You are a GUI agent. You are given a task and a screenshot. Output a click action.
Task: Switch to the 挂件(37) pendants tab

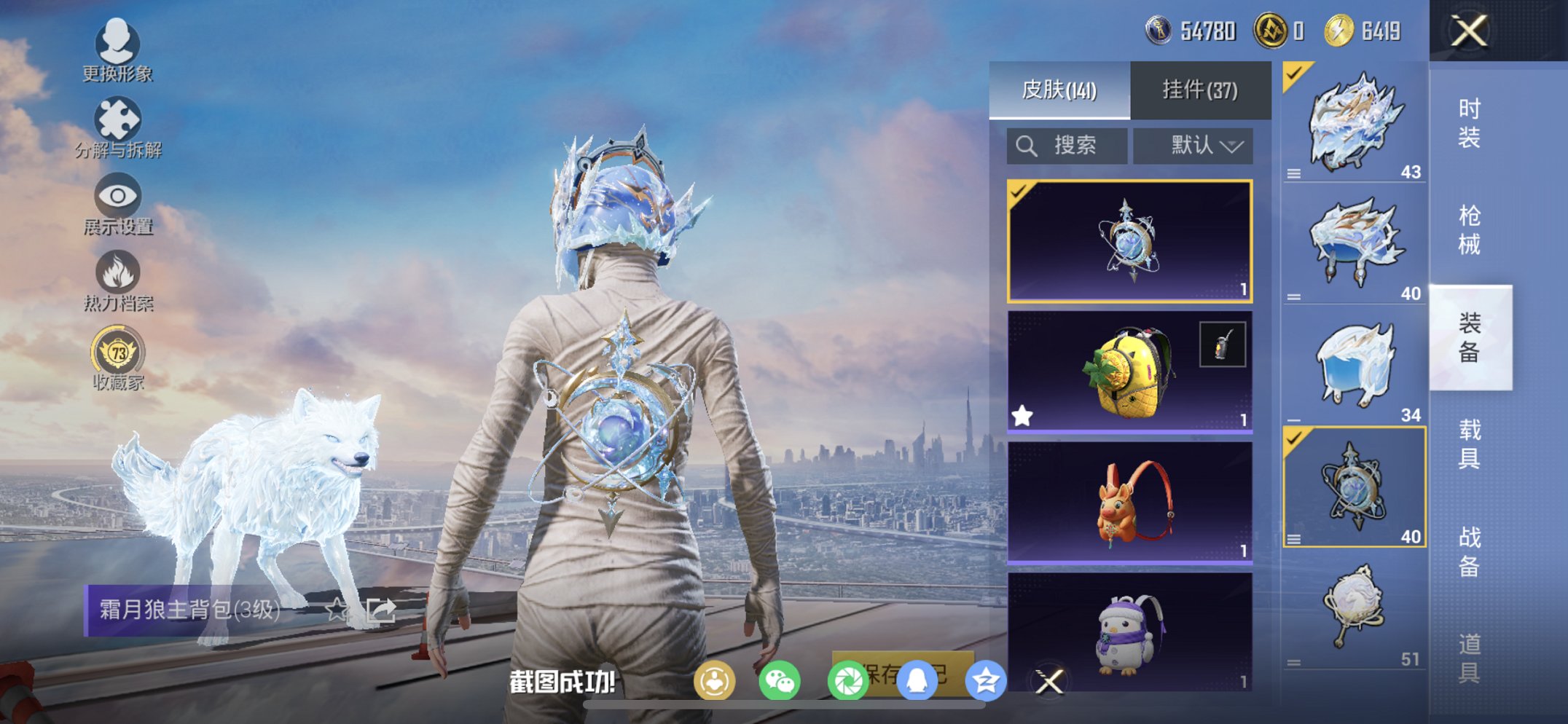click(x=1200, y=88)
